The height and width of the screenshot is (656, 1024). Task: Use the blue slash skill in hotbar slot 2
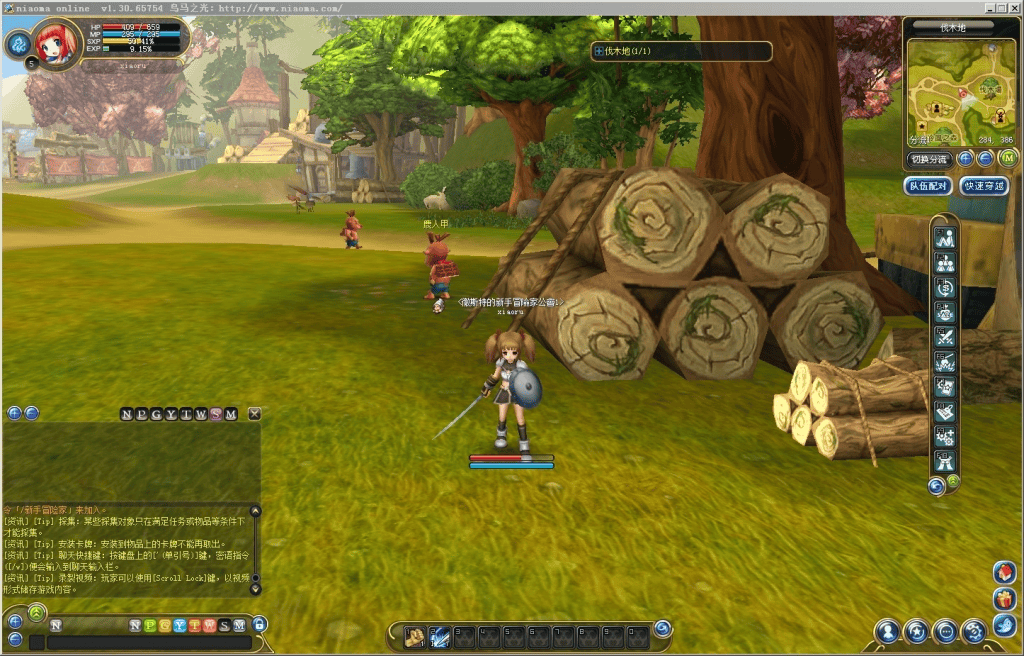coord(439,636)
